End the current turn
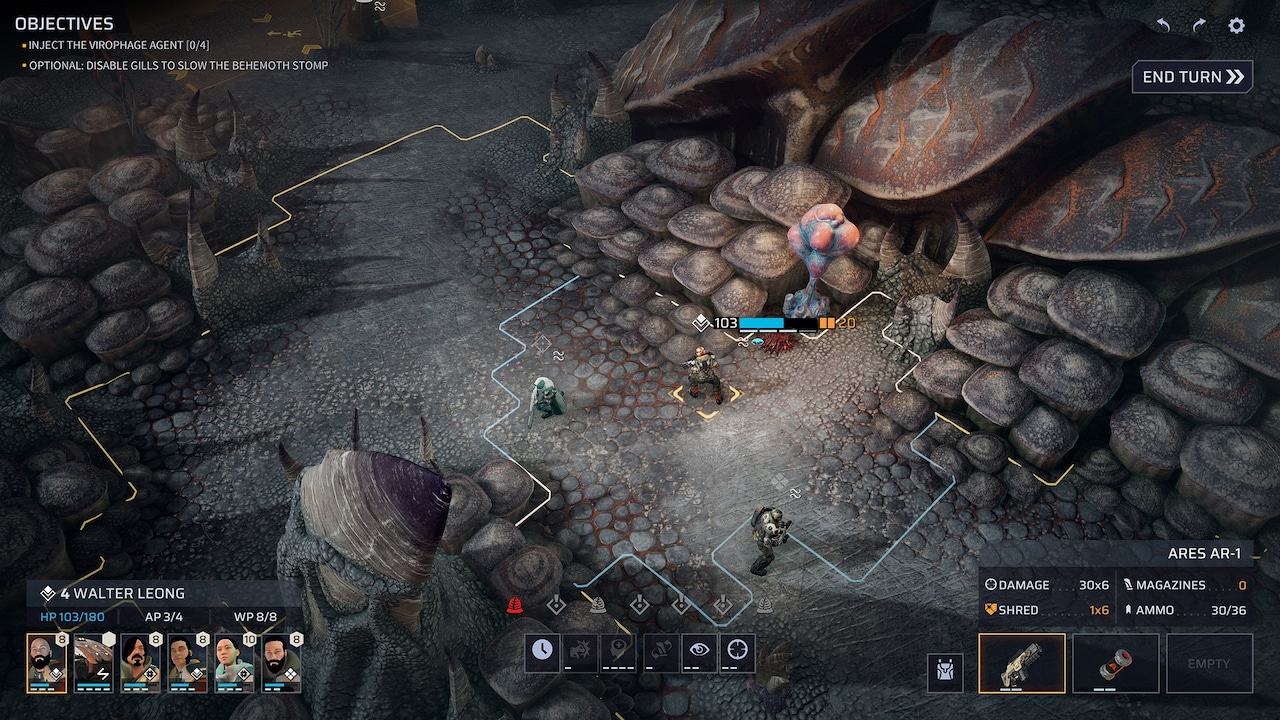The height and width of the screenshot is (720, 1280). (x=1192, y=77)
